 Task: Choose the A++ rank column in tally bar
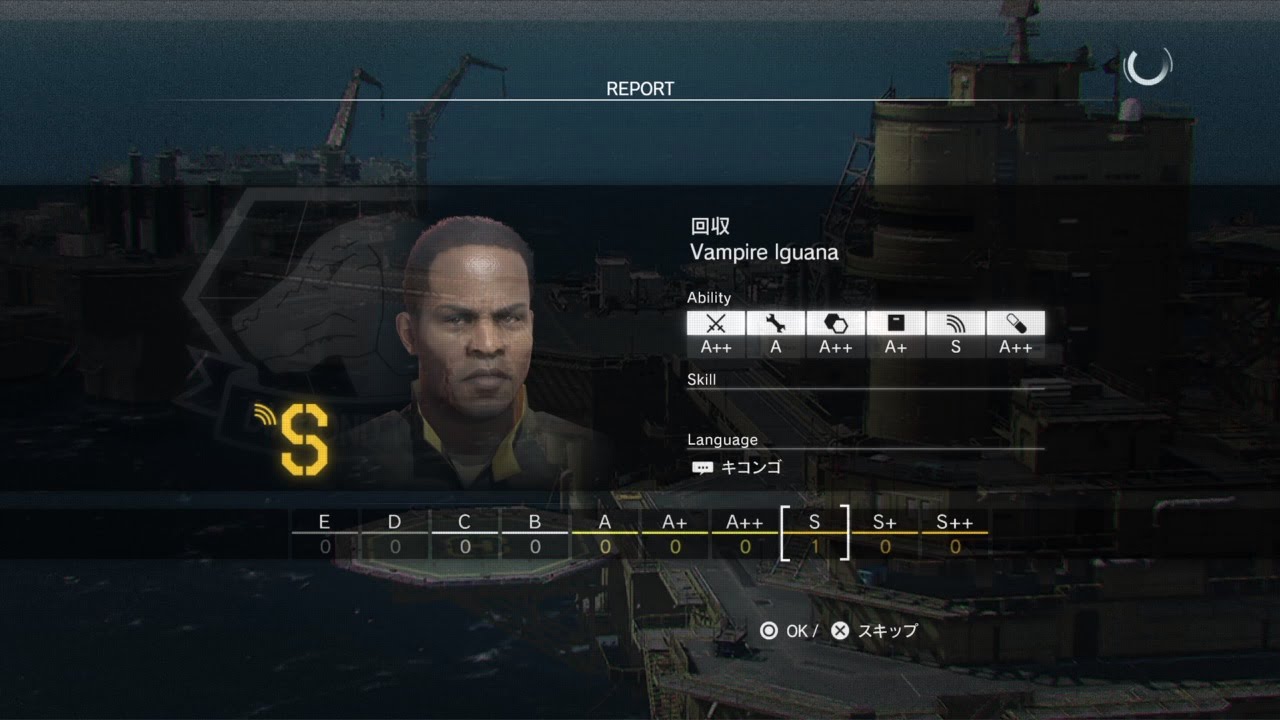click(x=745, y=534)
